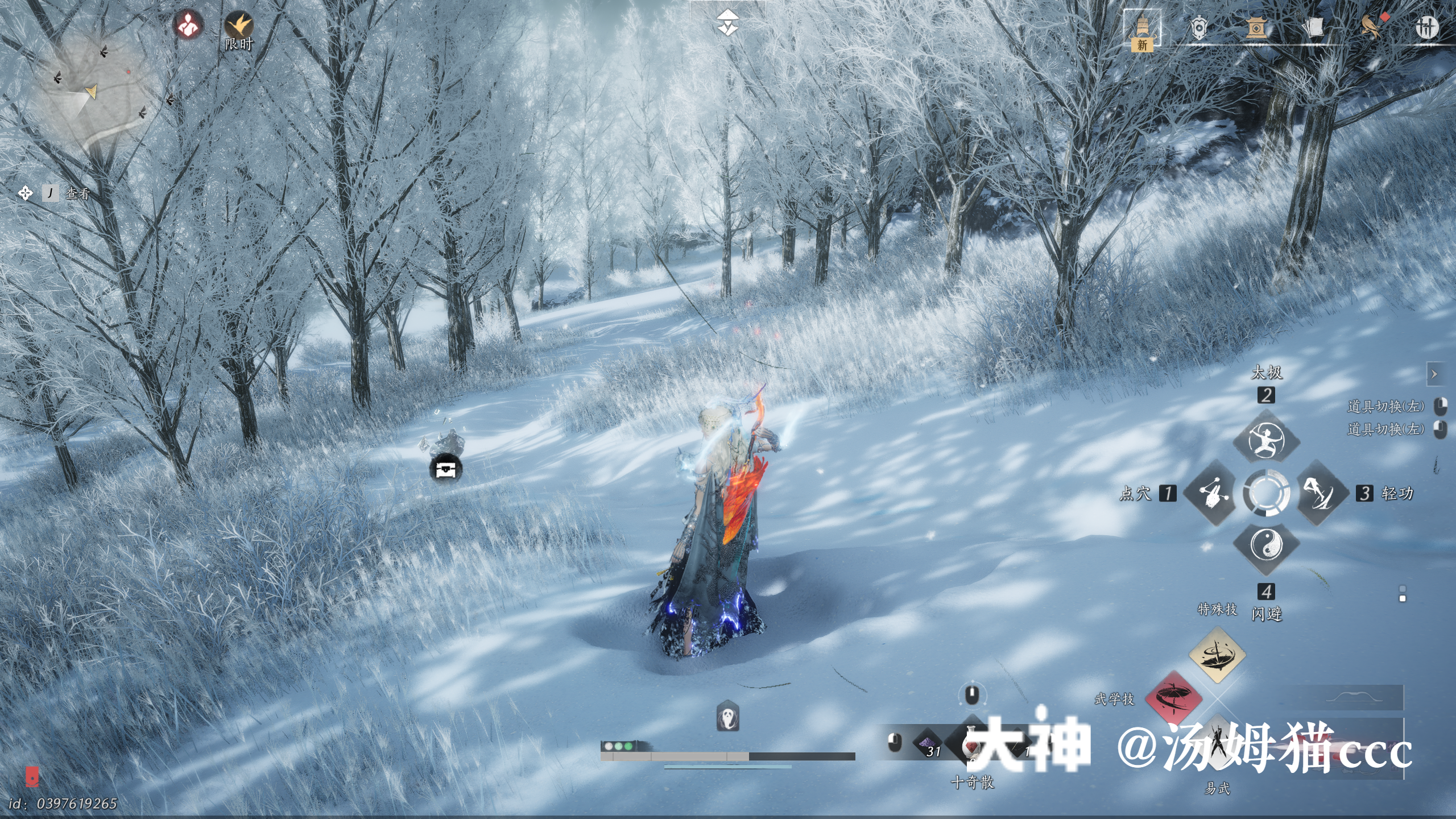This screenshot has height=819, width=1456.
Task: Activate the 轻功 lightness skill icon
Action: tap(1319, 493)
